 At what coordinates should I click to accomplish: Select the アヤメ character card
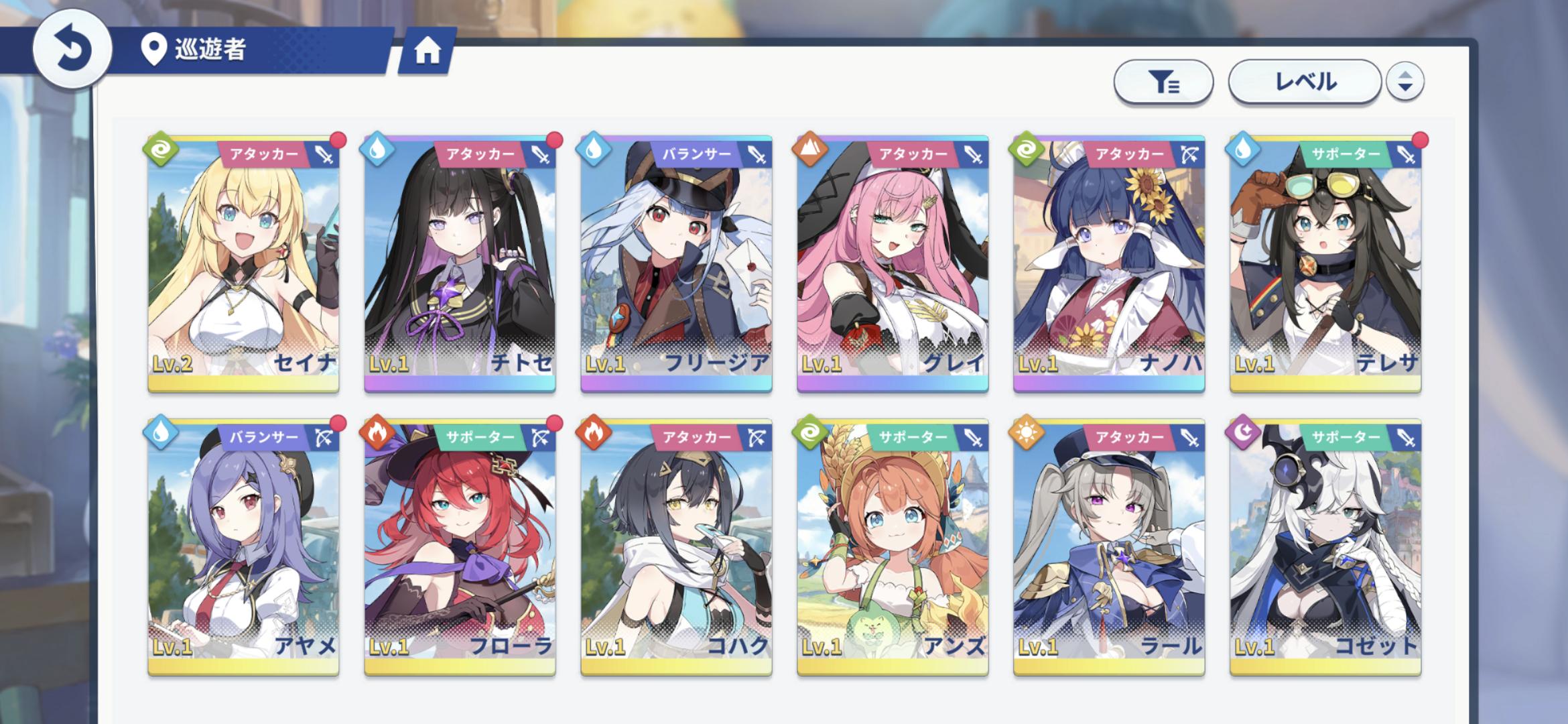point(243,547)
